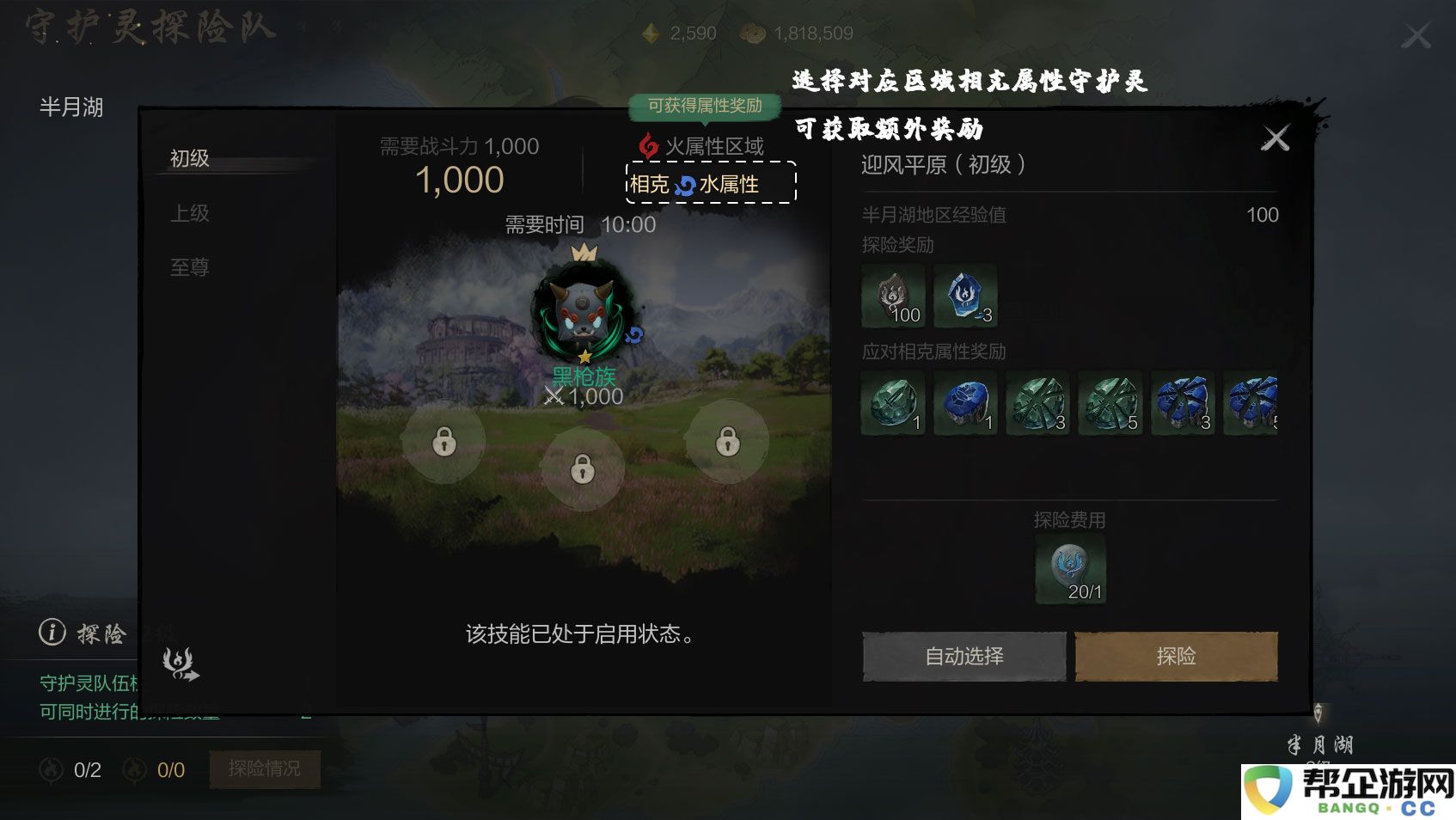Image resolution: width=1456 pixels, height=820 pixels.
Task: 切换到上级难度标签
Action: tap(191, 213)
